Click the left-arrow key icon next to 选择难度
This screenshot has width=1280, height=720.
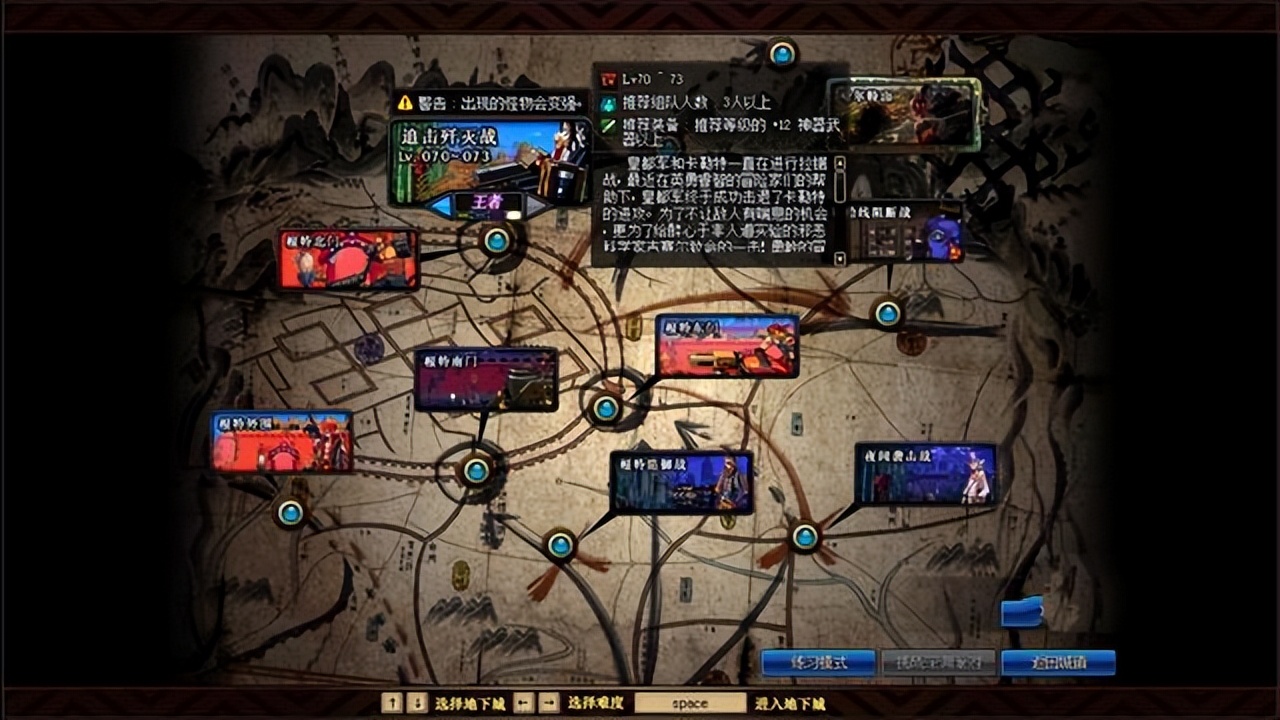tap(521, 702)
